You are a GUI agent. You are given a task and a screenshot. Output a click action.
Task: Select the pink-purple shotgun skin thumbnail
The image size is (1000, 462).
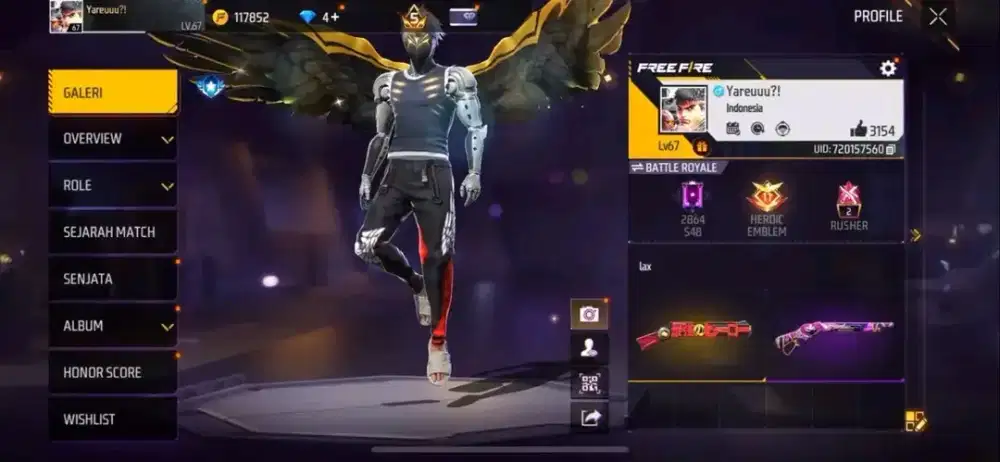(832, 335)
